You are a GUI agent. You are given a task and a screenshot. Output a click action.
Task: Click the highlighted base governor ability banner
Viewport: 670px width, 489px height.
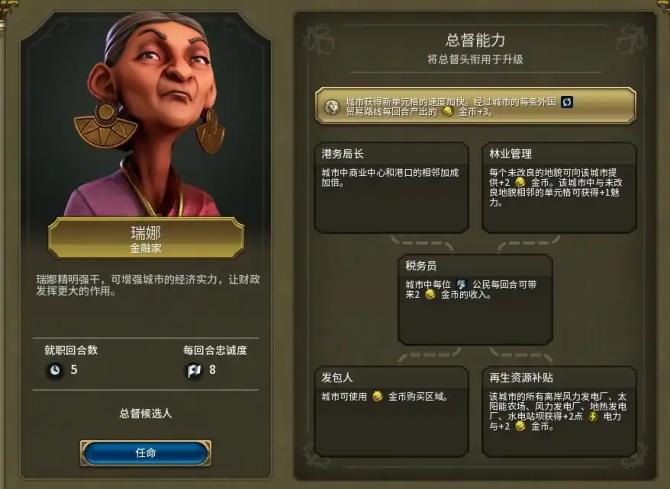475,107
